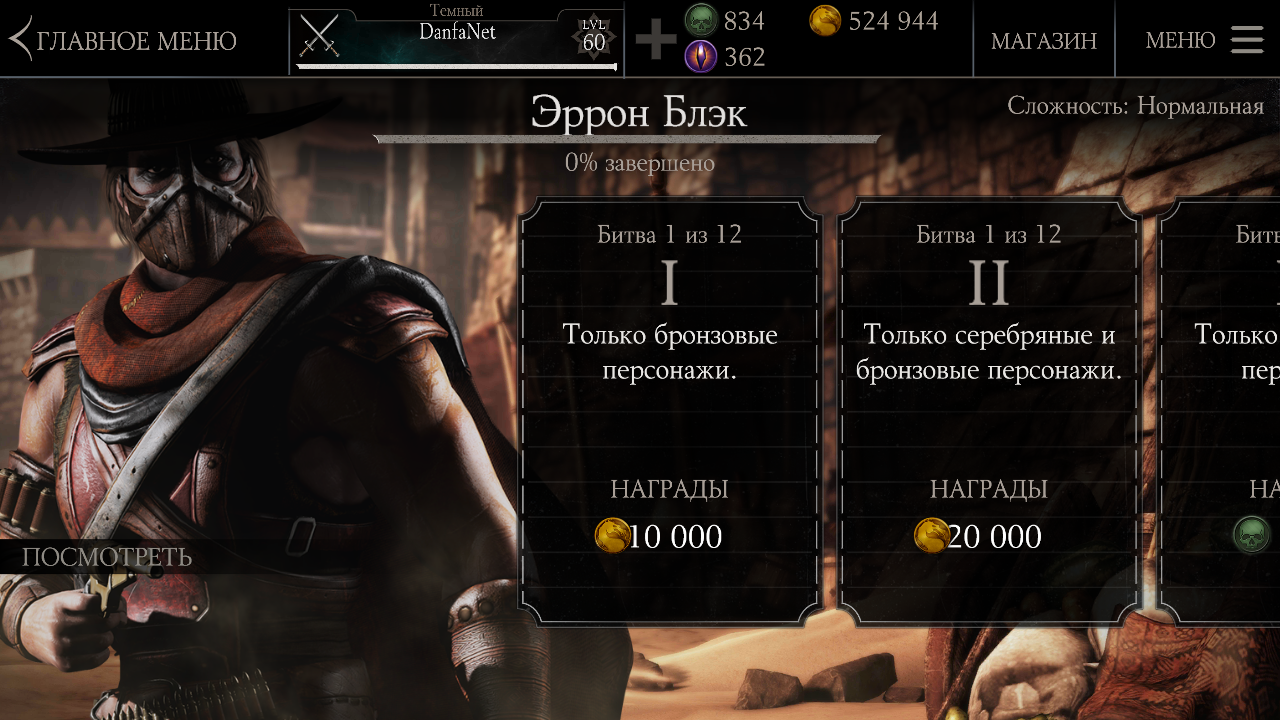1280x720 pixels.
Task: Change the Сложность: Нормальная difficulty setting
Action: point(1135,106)
